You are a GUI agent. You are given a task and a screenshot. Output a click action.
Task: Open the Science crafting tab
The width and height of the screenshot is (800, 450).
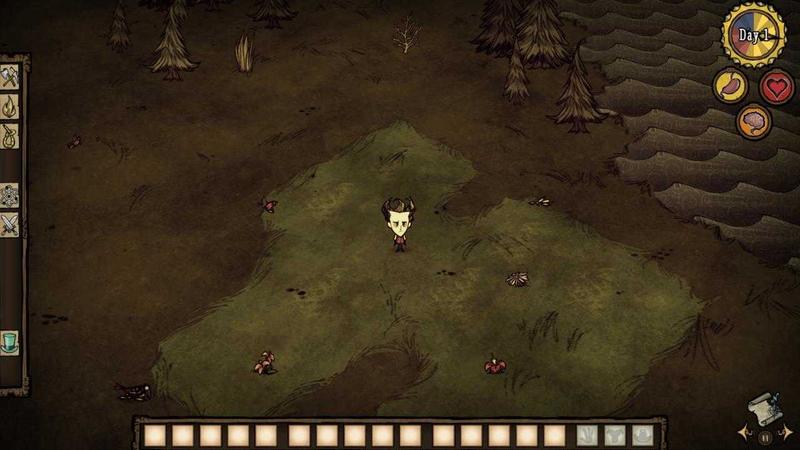(11, 195)
